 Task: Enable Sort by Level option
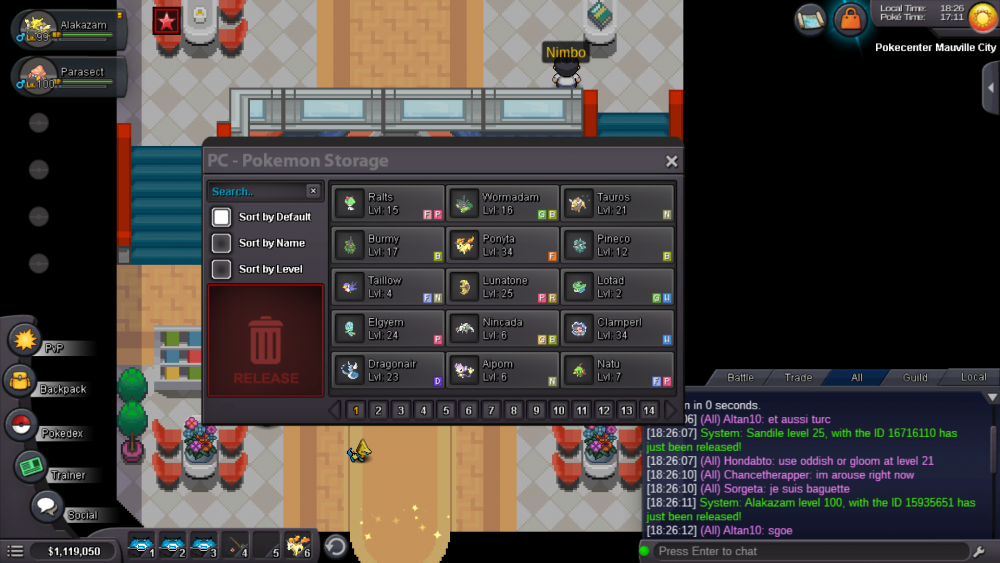point(222,269)
